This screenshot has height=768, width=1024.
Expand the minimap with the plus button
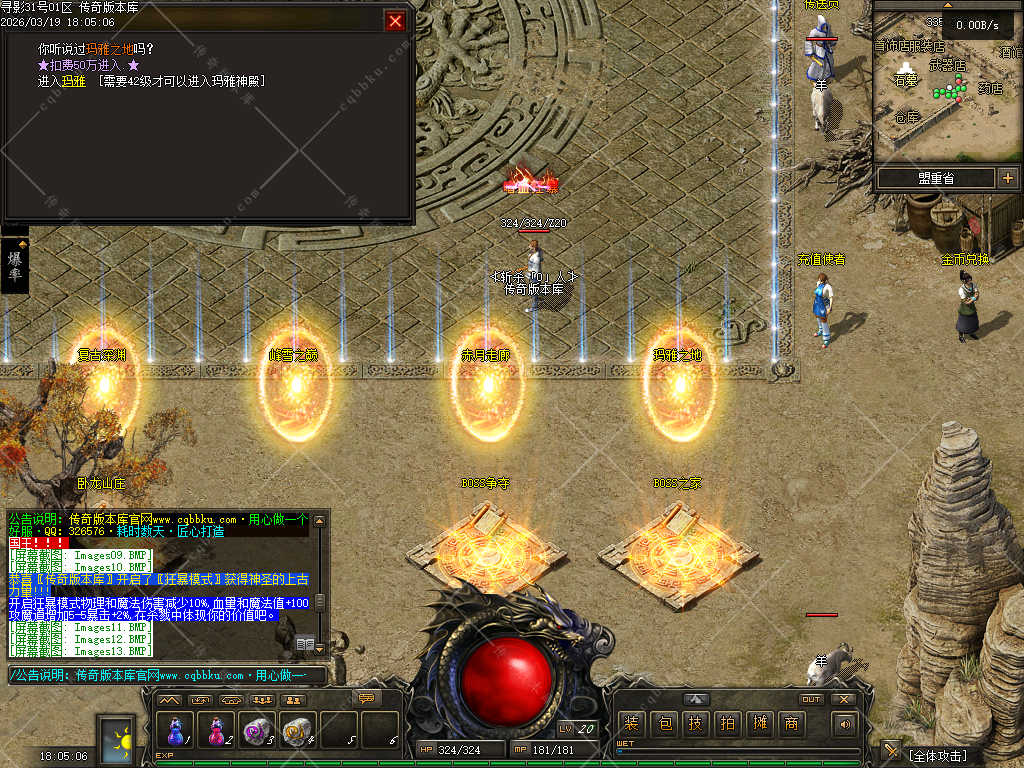pyautogui.click(x=1006, y=178)
